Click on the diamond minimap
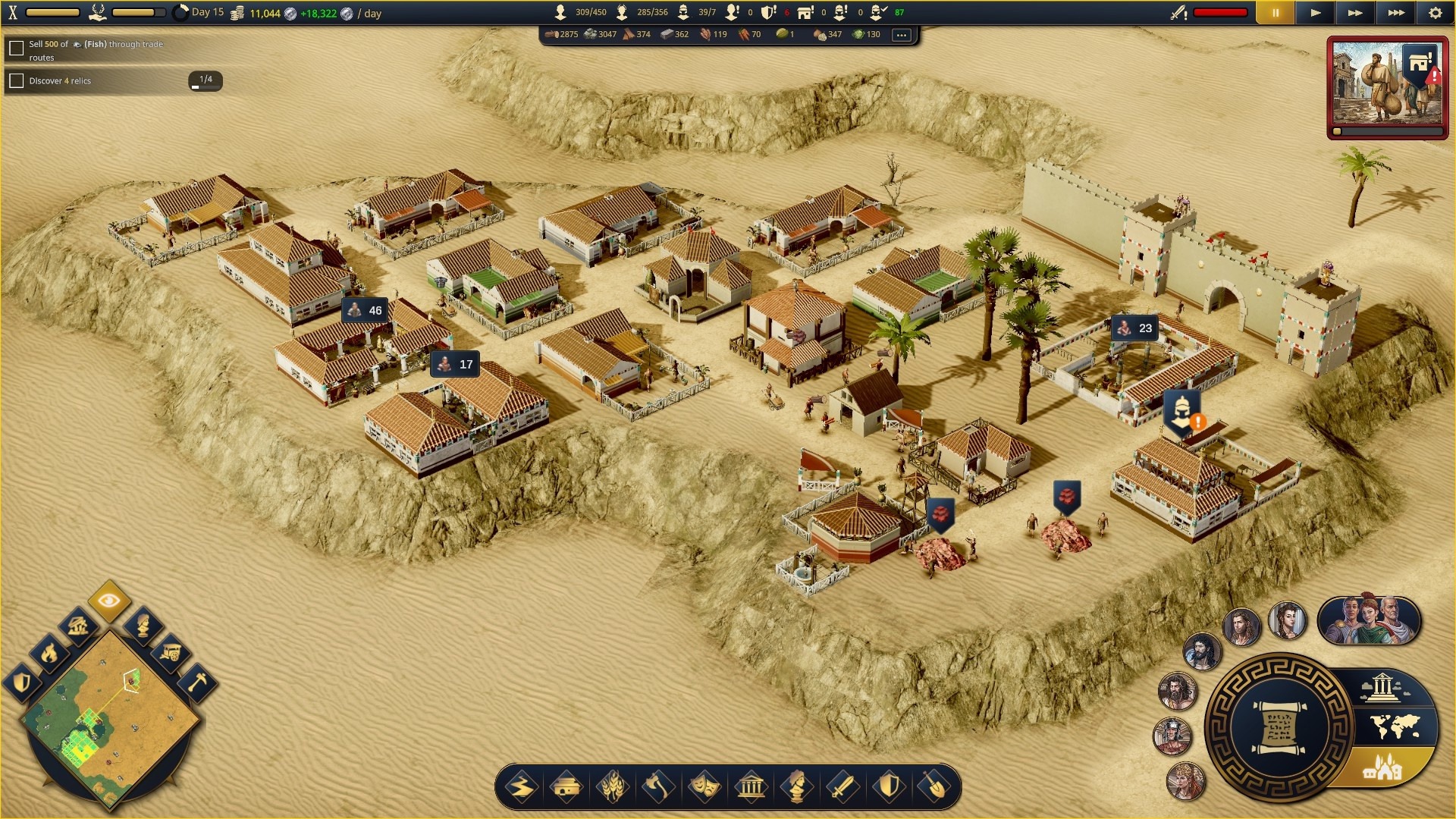Image resolution: width=1456 pixels, height=819 pixels. [111, 715]
